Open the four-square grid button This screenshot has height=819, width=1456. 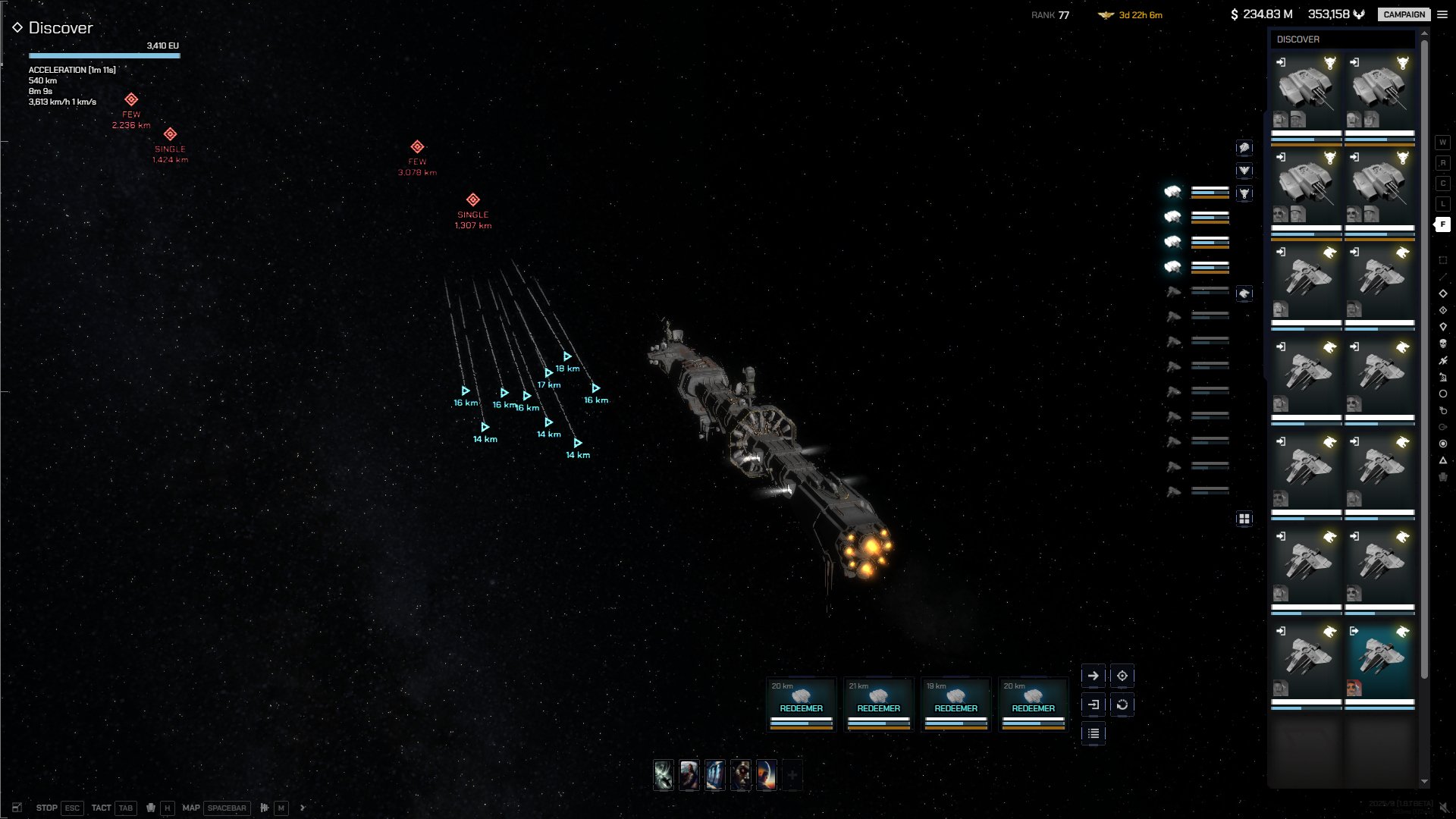[1244, 519]
